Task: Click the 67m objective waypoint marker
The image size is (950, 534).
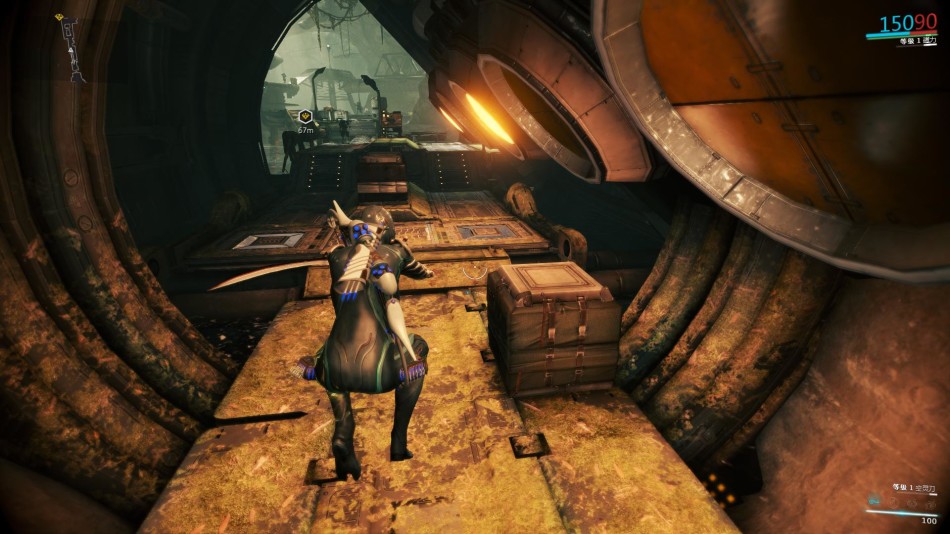Action: pos(306,116)
